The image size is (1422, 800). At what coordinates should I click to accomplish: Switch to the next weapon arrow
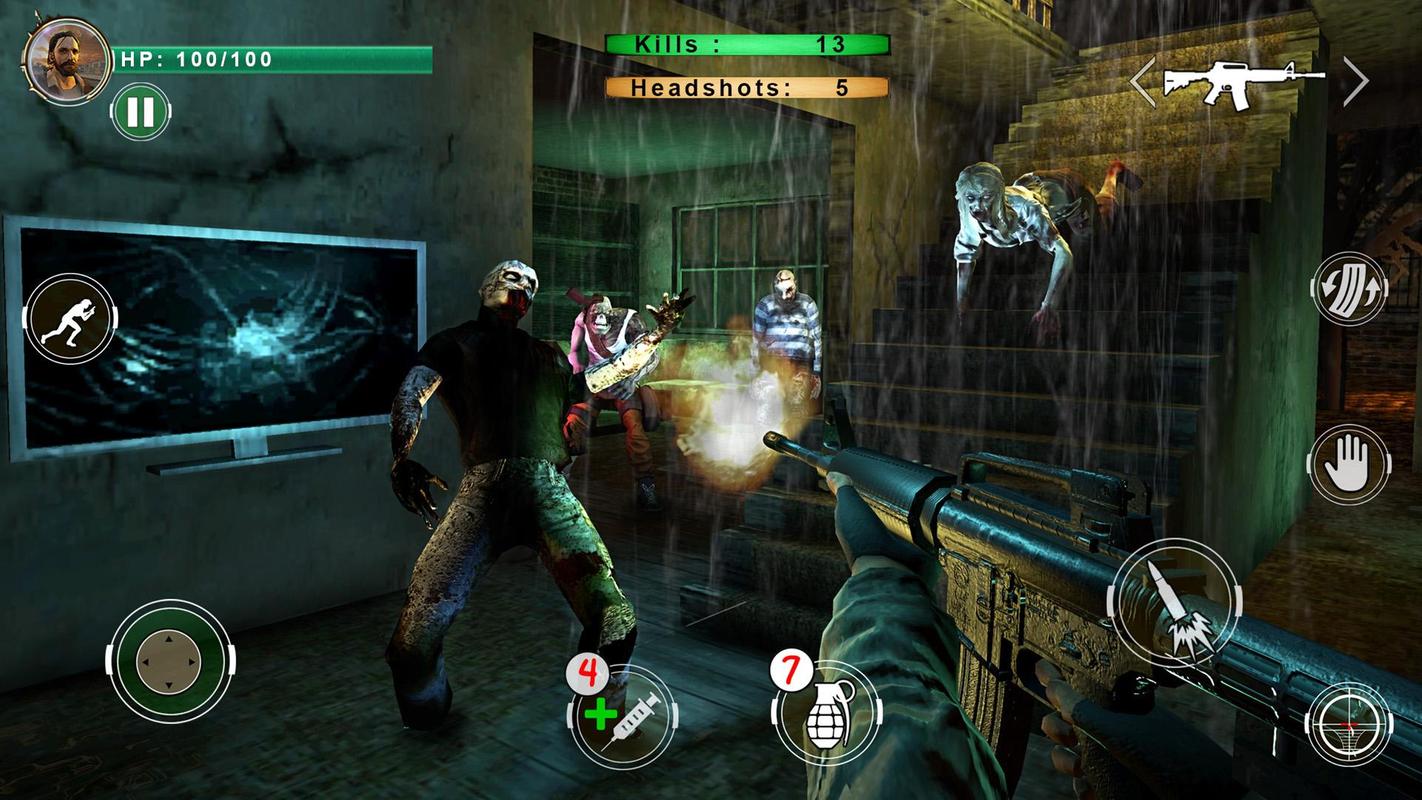[x=1355, y=82]
